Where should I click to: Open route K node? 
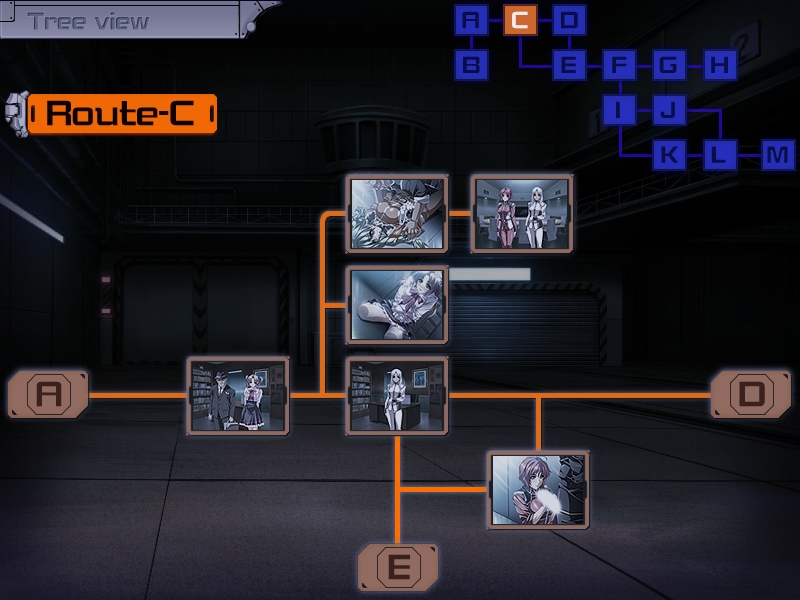pos(669,155)
